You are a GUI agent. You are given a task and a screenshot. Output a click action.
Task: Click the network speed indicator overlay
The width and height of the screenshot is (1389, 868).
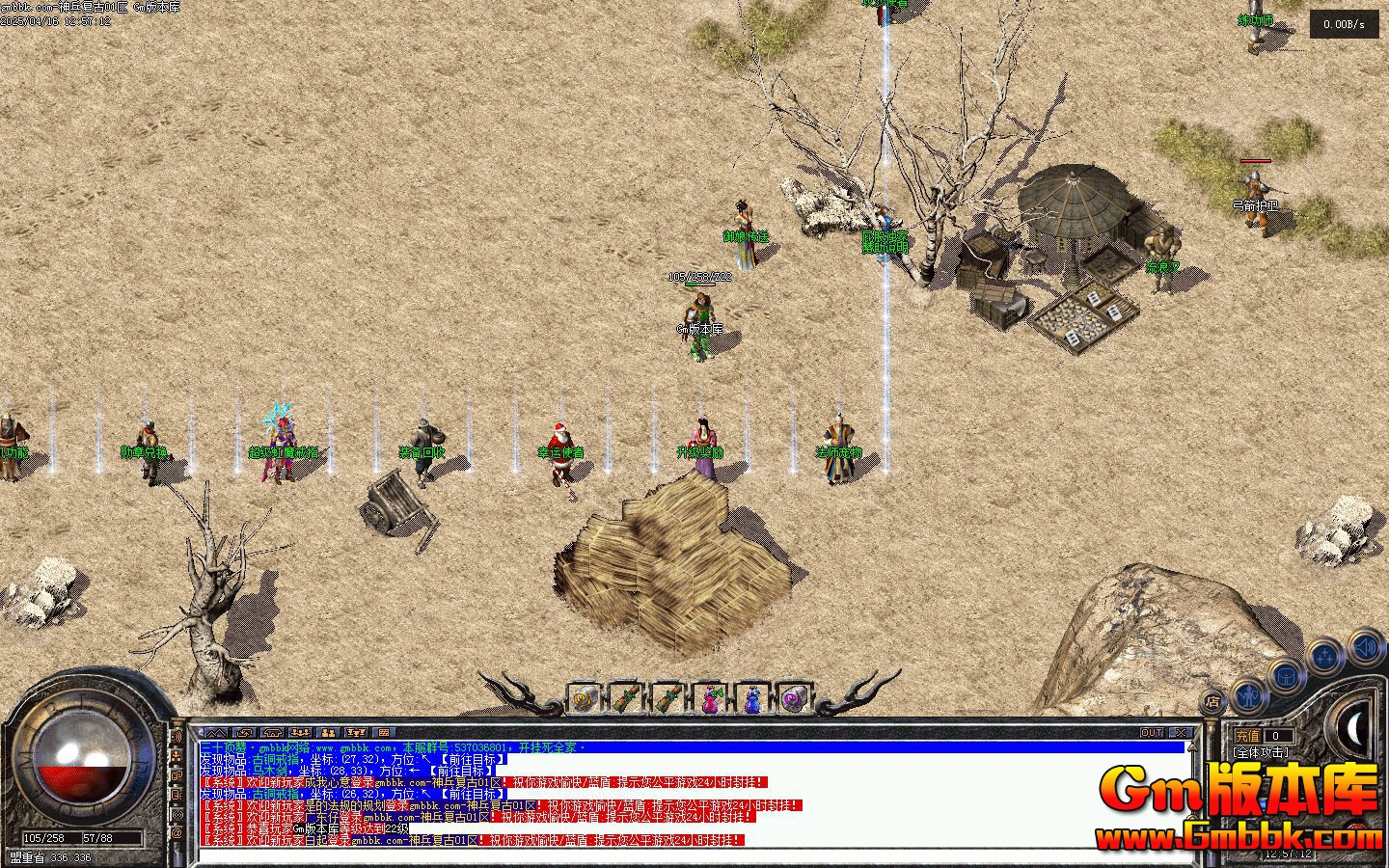tap(1344, 25)
